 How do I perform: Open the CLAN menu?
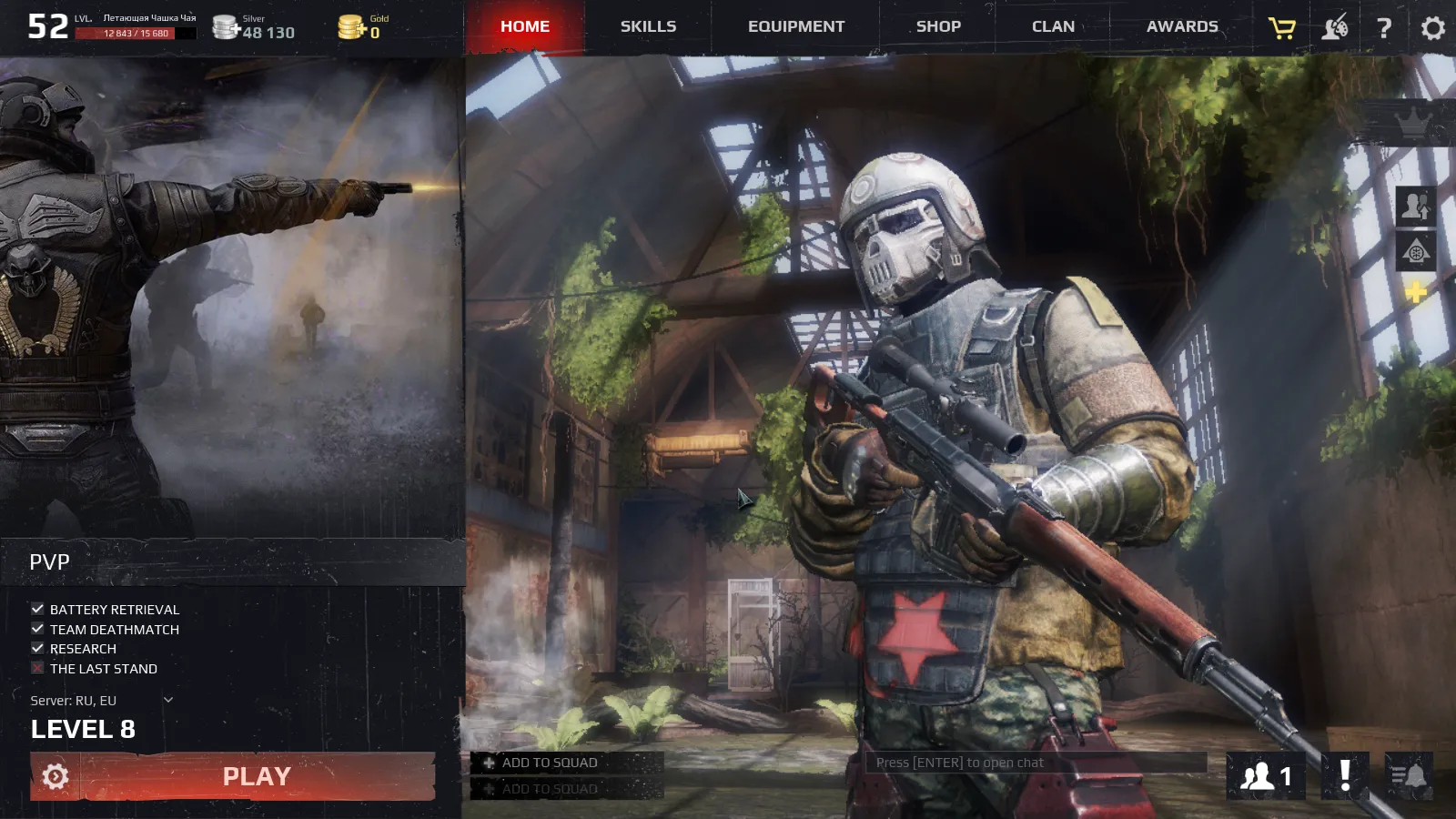[1052, 26]
